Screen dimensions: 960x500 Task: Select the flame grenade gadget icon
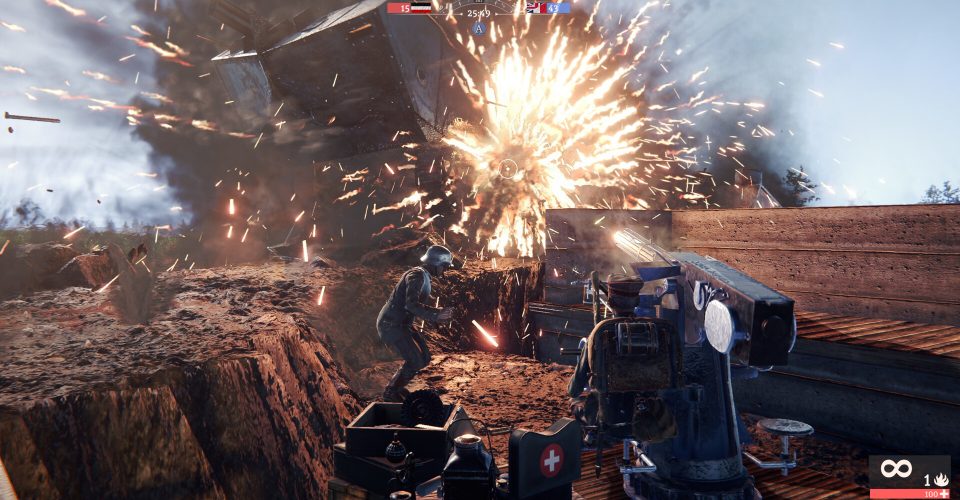[941, 480]
